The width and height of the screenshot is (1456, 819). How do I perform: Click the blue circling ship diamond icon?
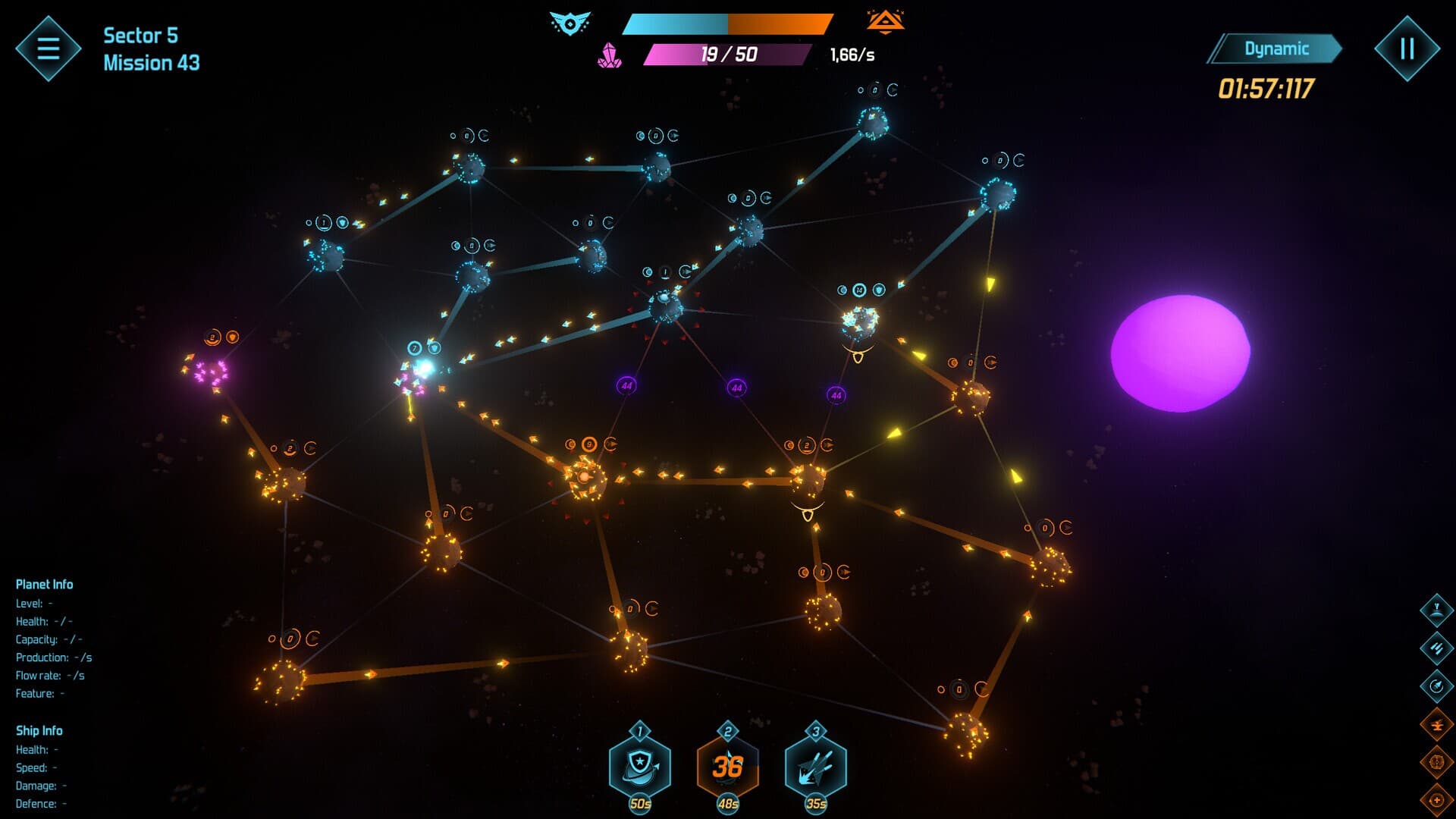click(x=1436, y=686)
